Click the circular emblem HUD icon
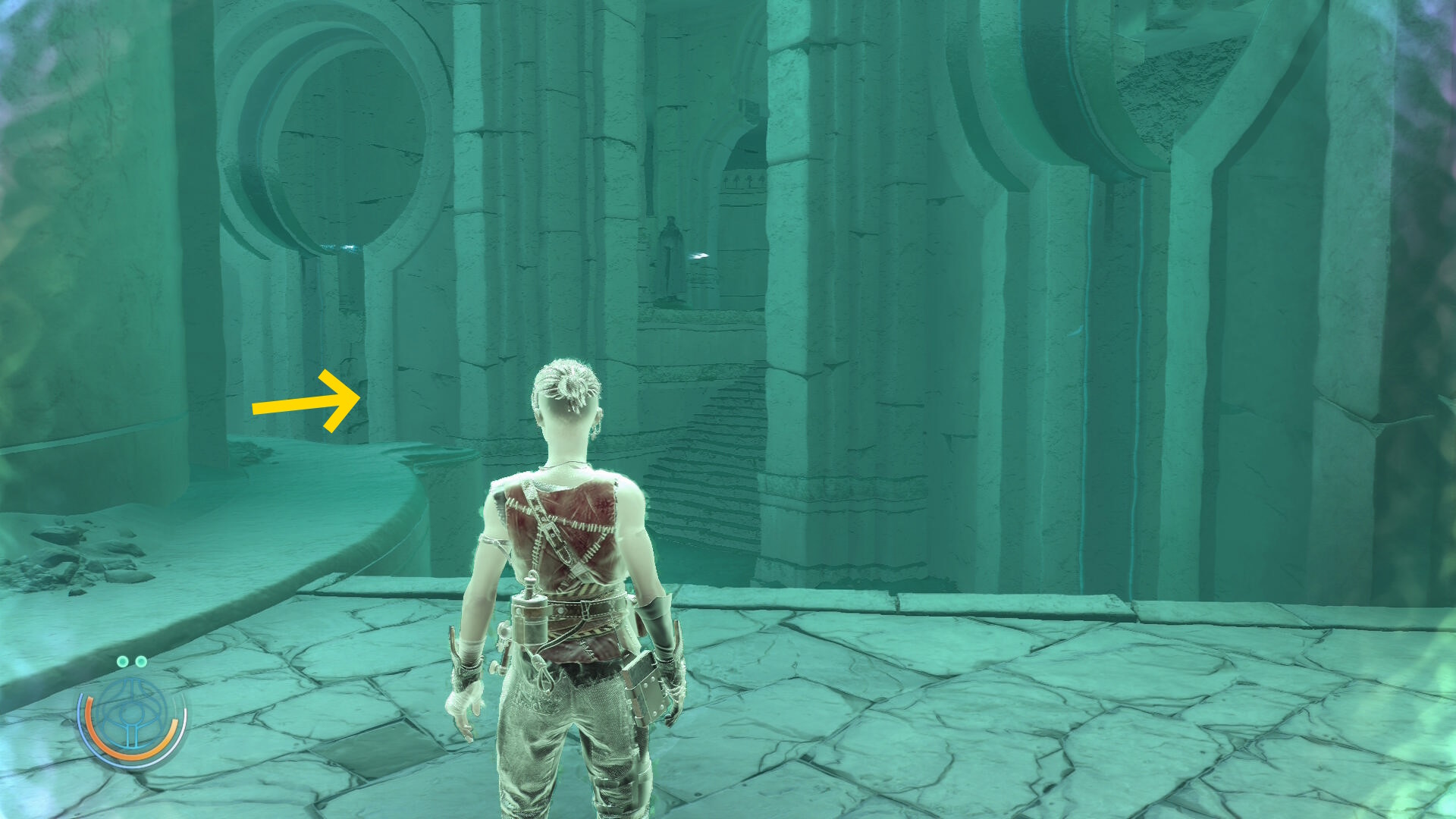This screenshot has height=819, width=1456. click(x=132, y=717)
